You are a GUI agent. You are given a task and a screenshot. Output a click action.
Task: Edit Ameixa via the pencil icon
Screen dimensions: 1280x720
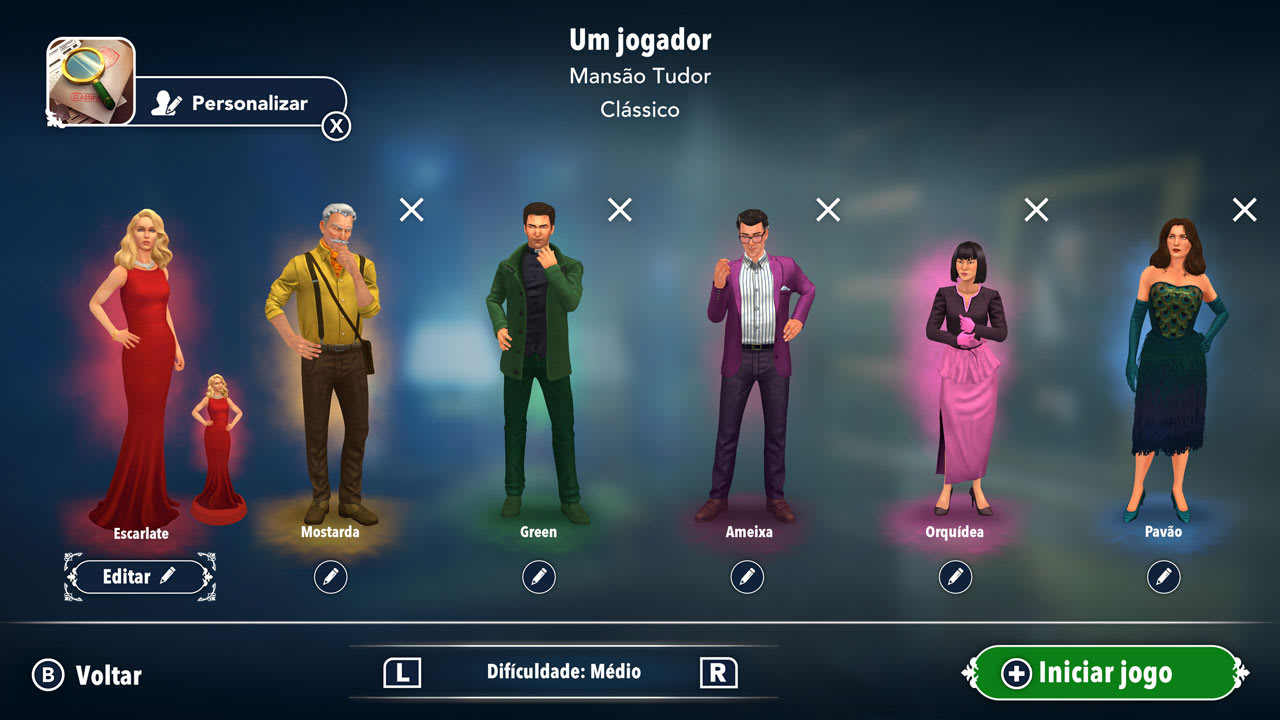tap(745, 576)
